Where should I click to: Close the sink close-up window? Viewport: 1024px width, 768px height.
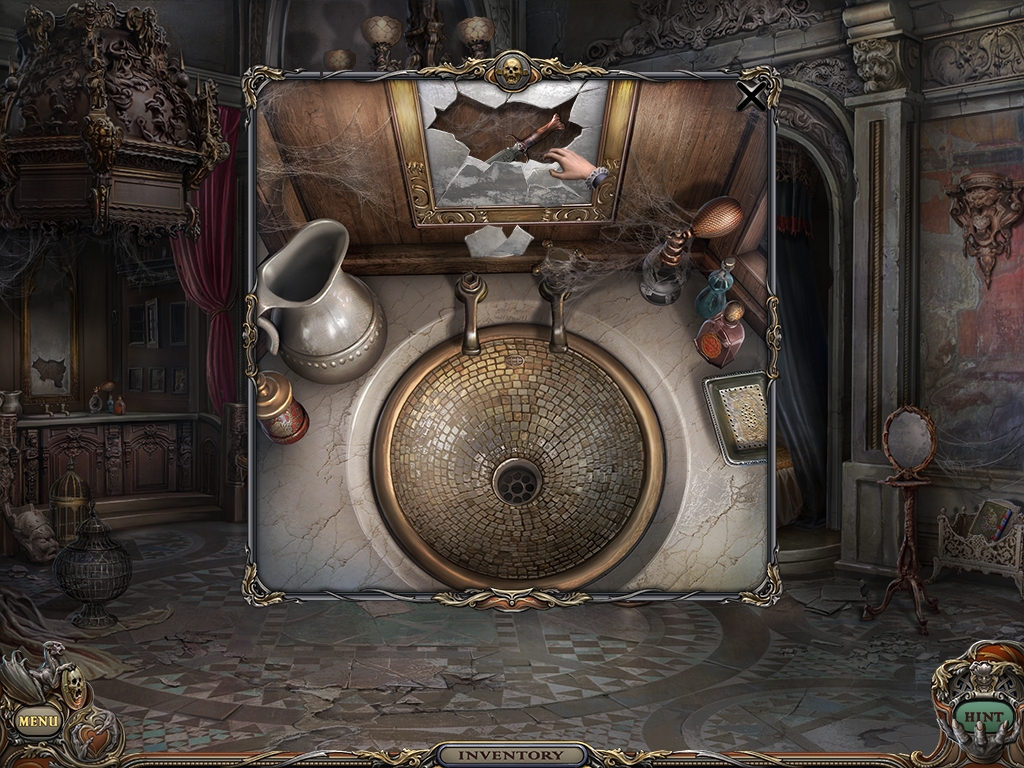click(x=750, y=96)
